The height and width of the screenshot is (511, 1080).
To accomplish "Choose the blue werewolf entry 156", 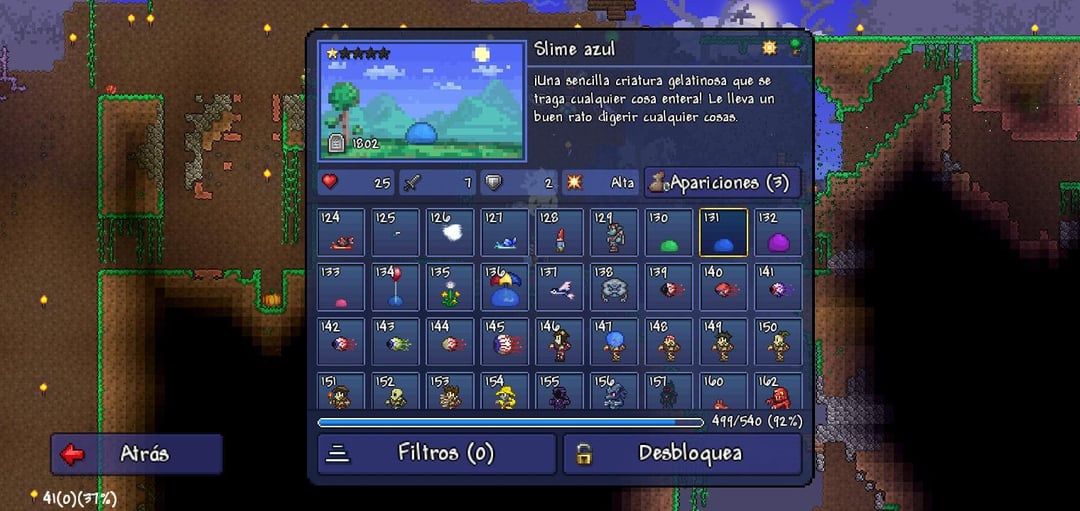I will [x=614, y=393].
